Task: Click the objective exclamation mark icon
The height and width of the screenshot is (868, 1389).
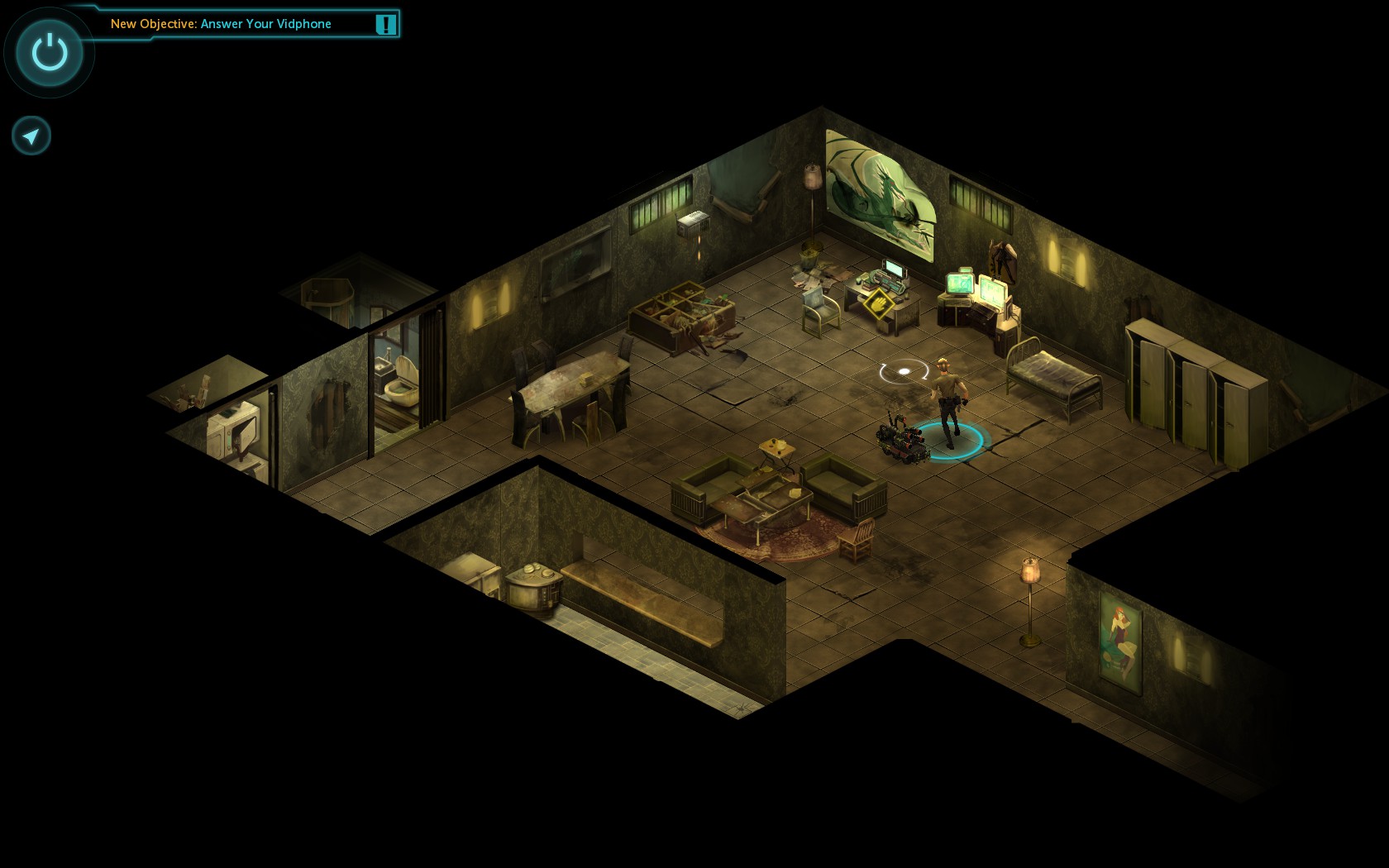Action: coord(385,24)
